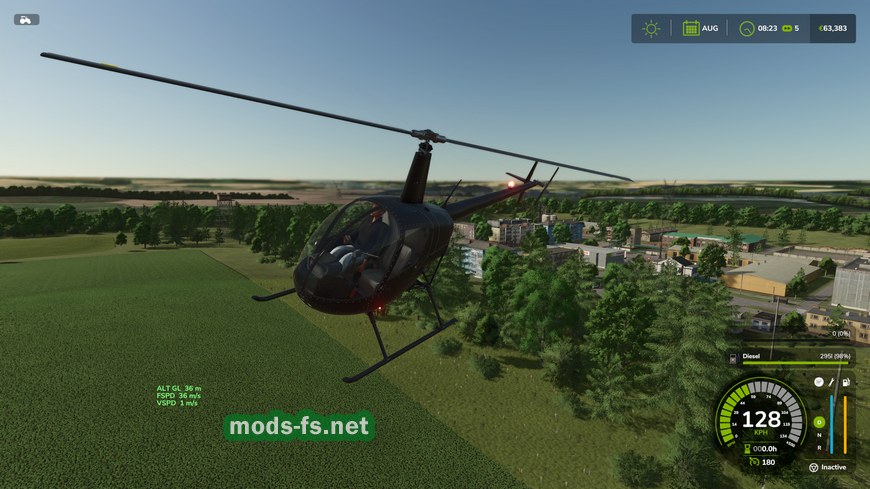Select the AUG calendar icon
Screen dimensions: 870x489
tap(691, 28)
